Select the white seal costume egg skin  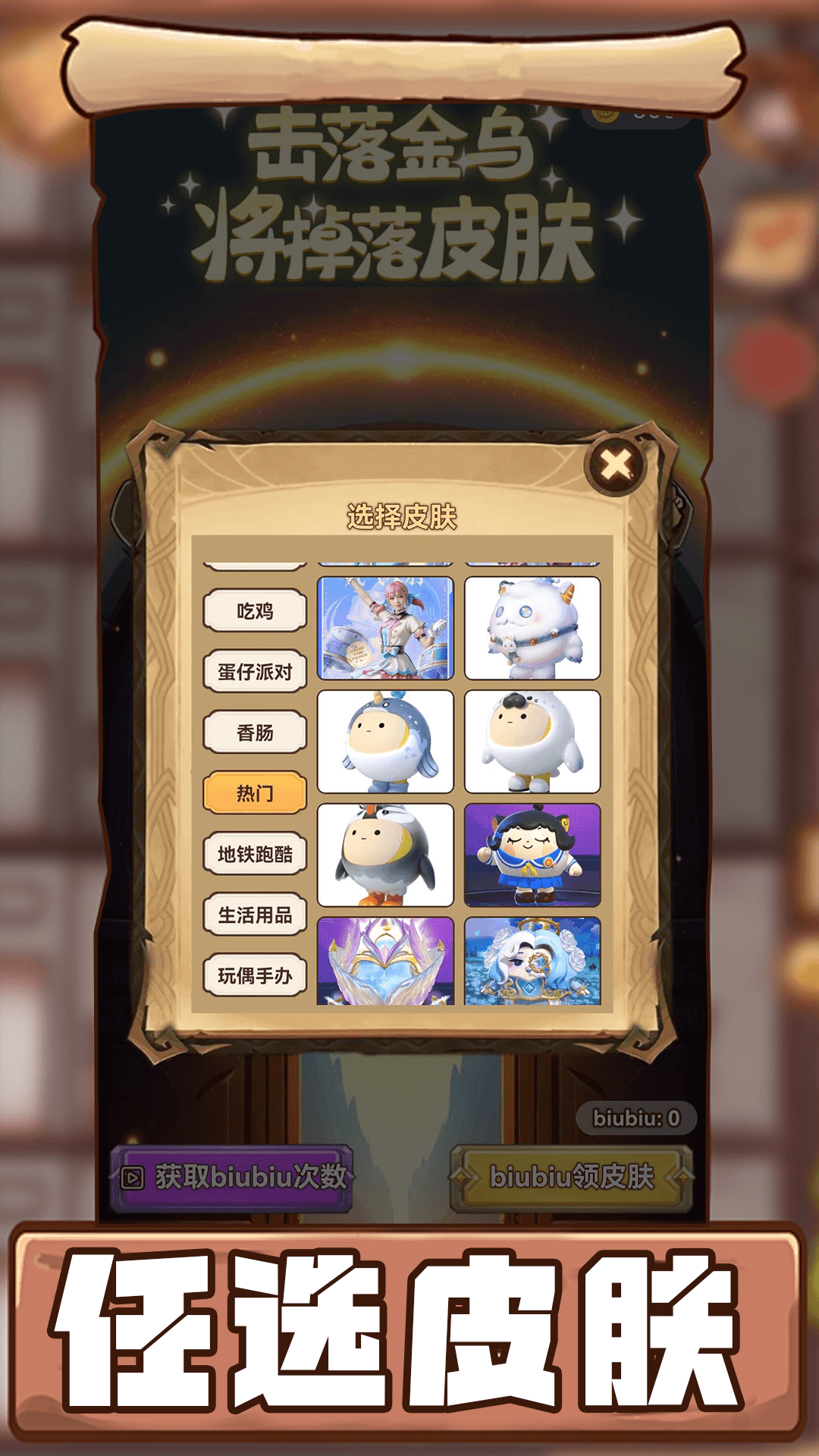tap(532, 742)
